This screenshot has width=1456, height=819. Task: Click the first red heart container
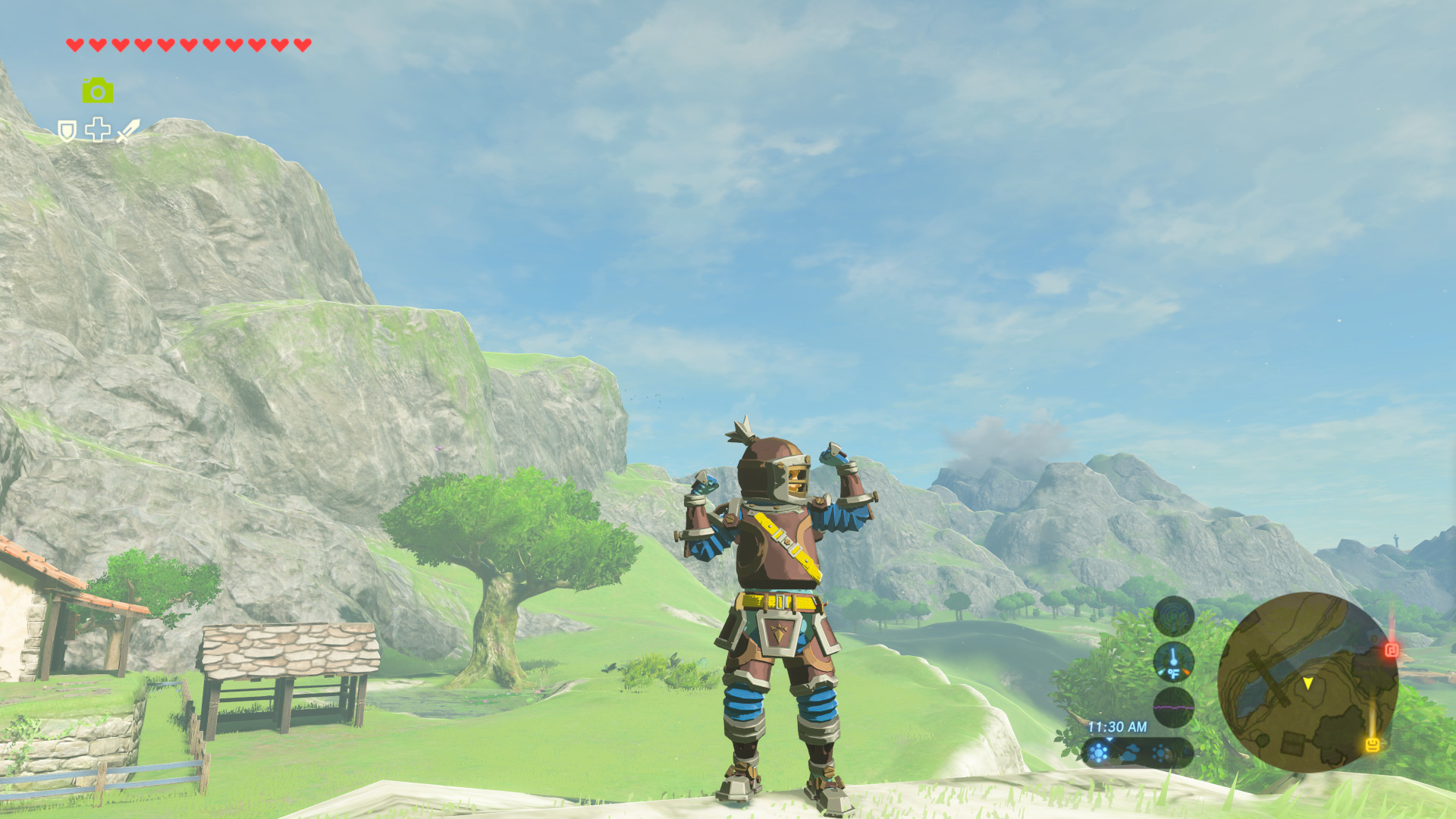pos(74,45)
